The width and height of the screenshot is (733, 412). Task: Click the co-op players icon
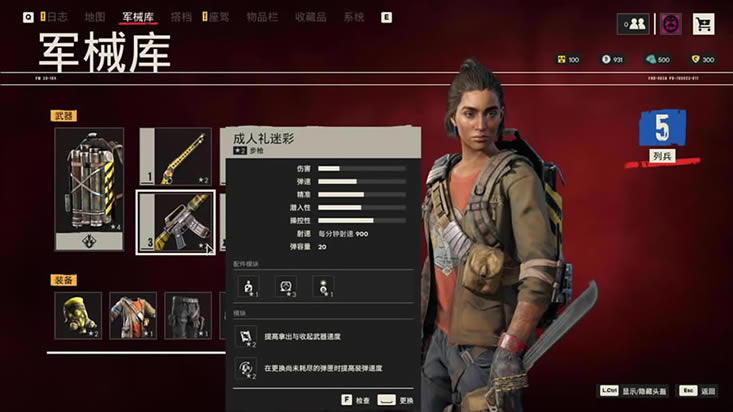(634, 24)
